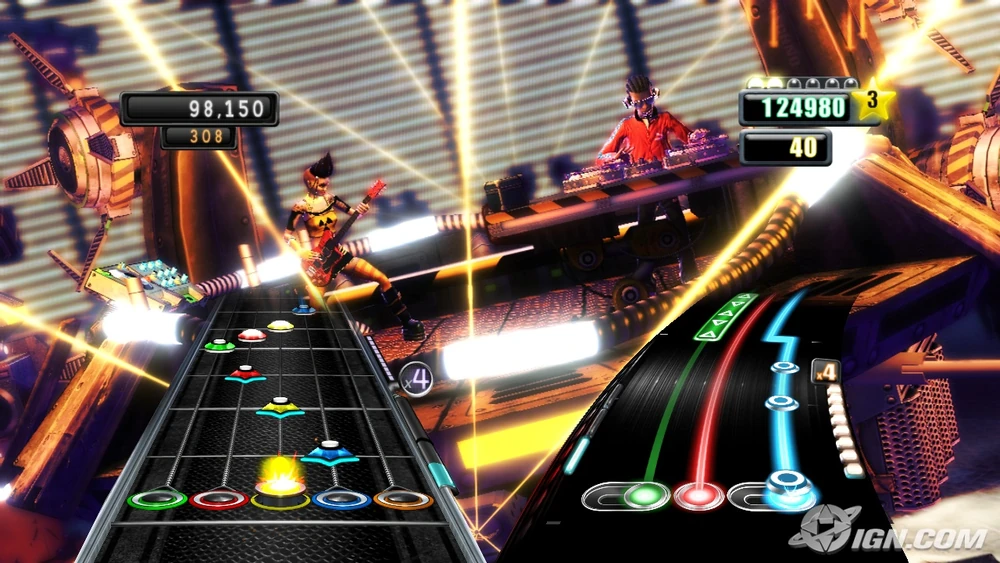Hit the orange guitar fret target
1000x563 pixels.
pyautogui.click(x=403, y=497)
